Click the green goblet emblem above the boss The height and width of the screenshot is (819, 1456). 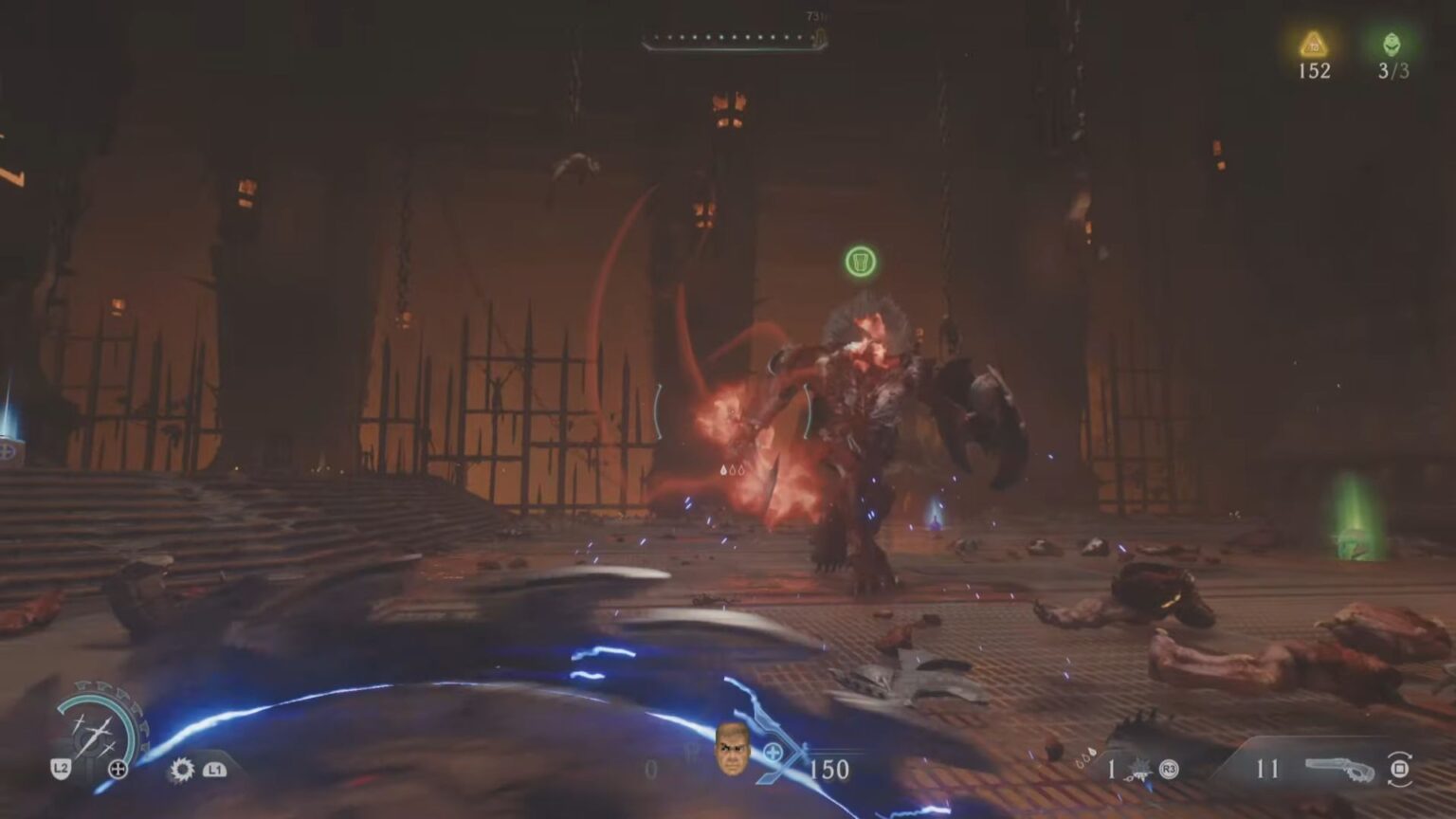pyautogui.click(x=862, y=263)
